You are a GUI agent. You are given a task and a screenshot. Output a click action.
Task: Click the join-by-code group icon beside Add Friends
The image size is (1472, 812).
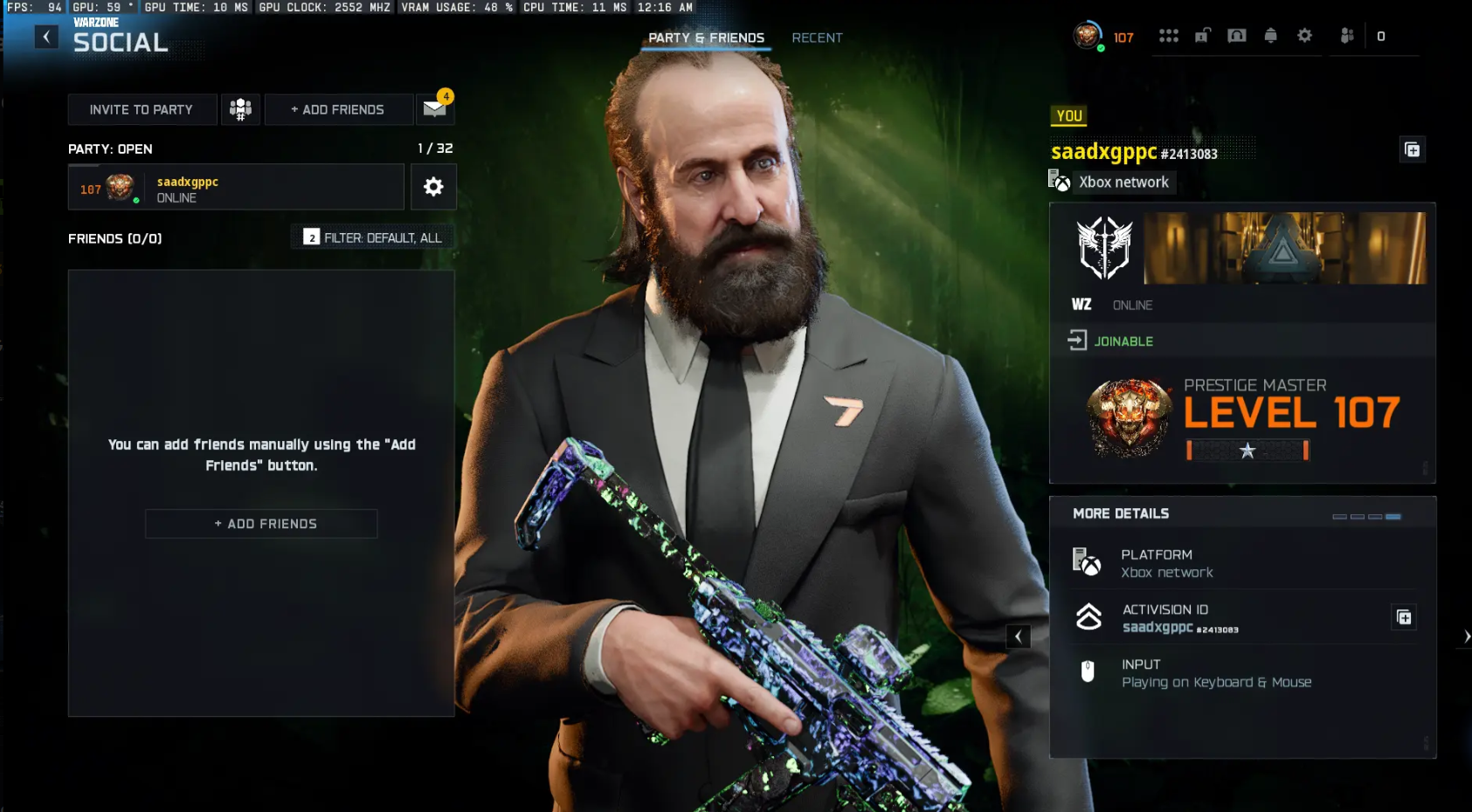click(240, 109)
